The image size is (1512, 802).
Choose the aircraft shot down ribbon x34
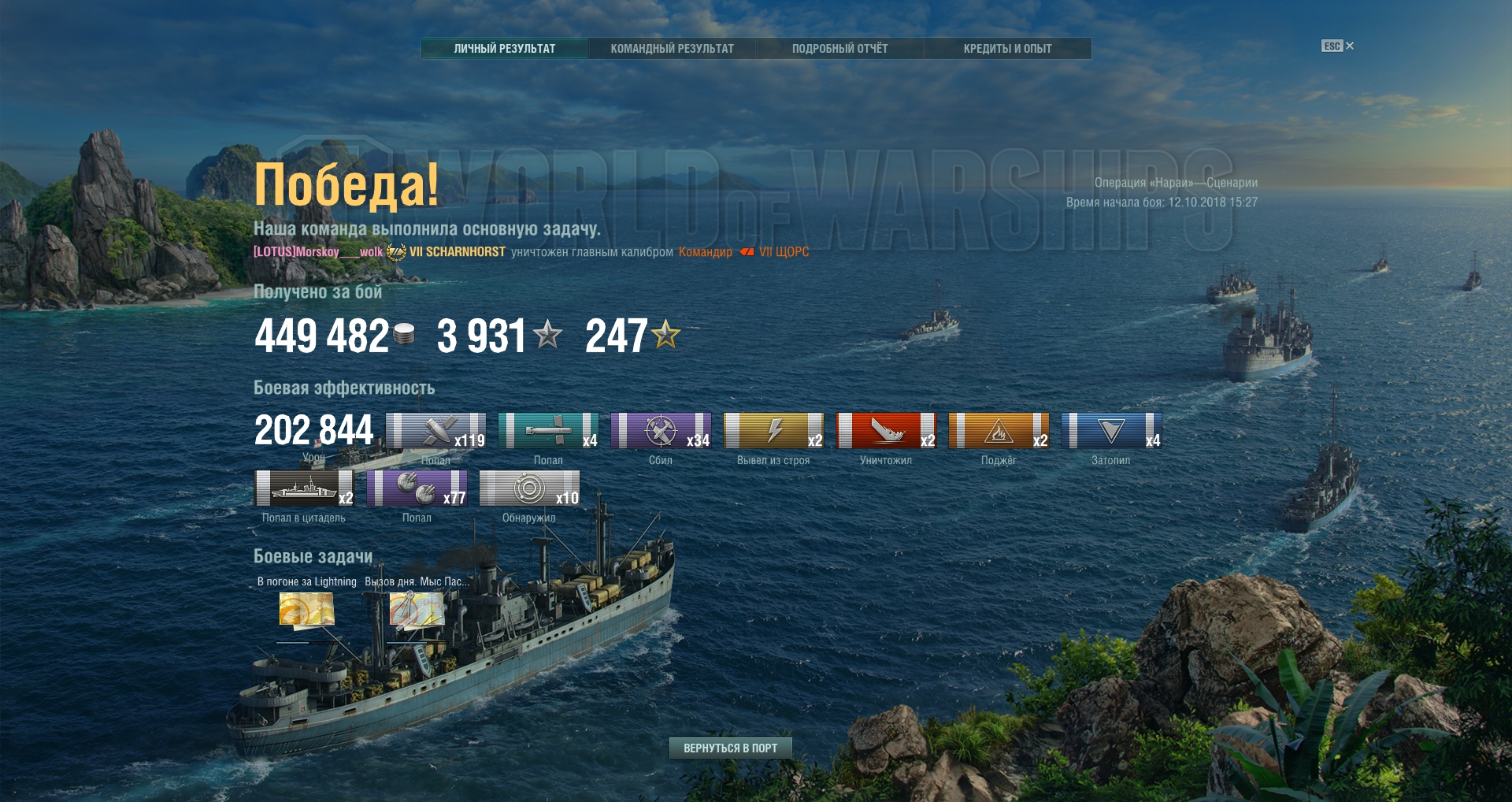click(x=661, y=431)
